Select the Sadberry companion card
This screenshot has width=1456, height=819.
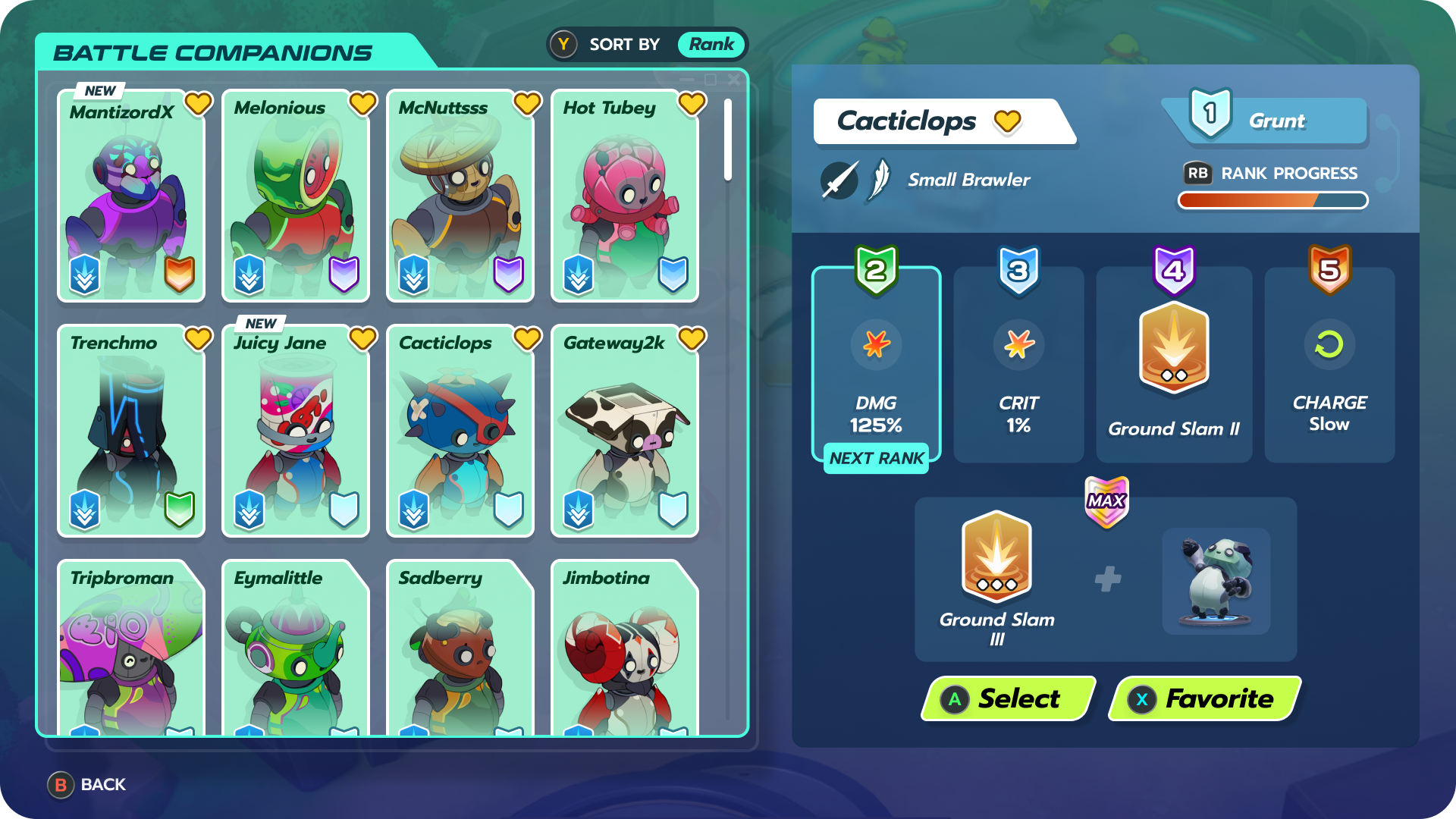coord(460,648)
